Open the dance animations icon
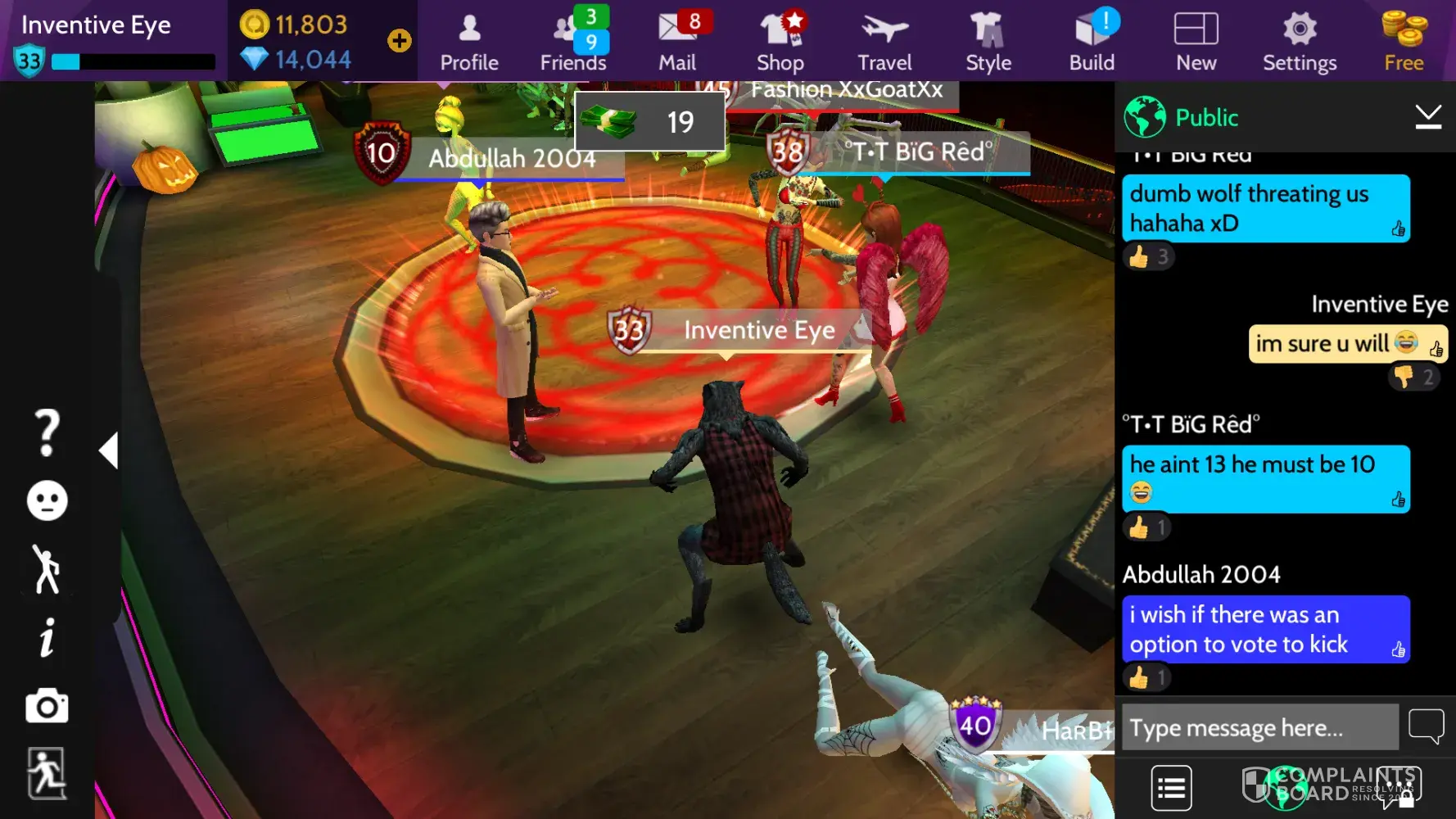 [x=47, y=569]
